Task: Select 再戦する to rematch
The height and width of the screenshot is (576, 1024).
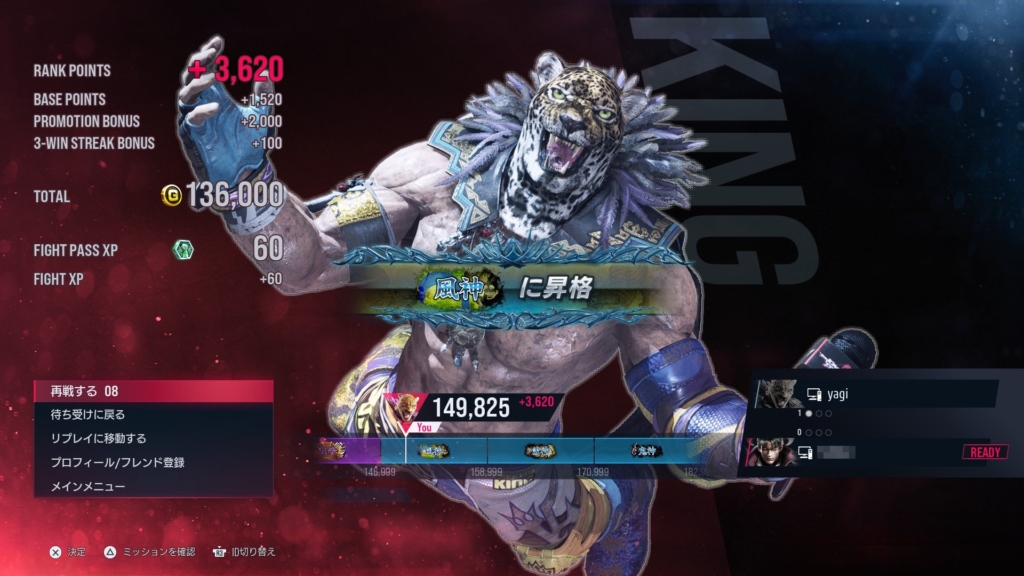Action: click(x=152, y=391)
